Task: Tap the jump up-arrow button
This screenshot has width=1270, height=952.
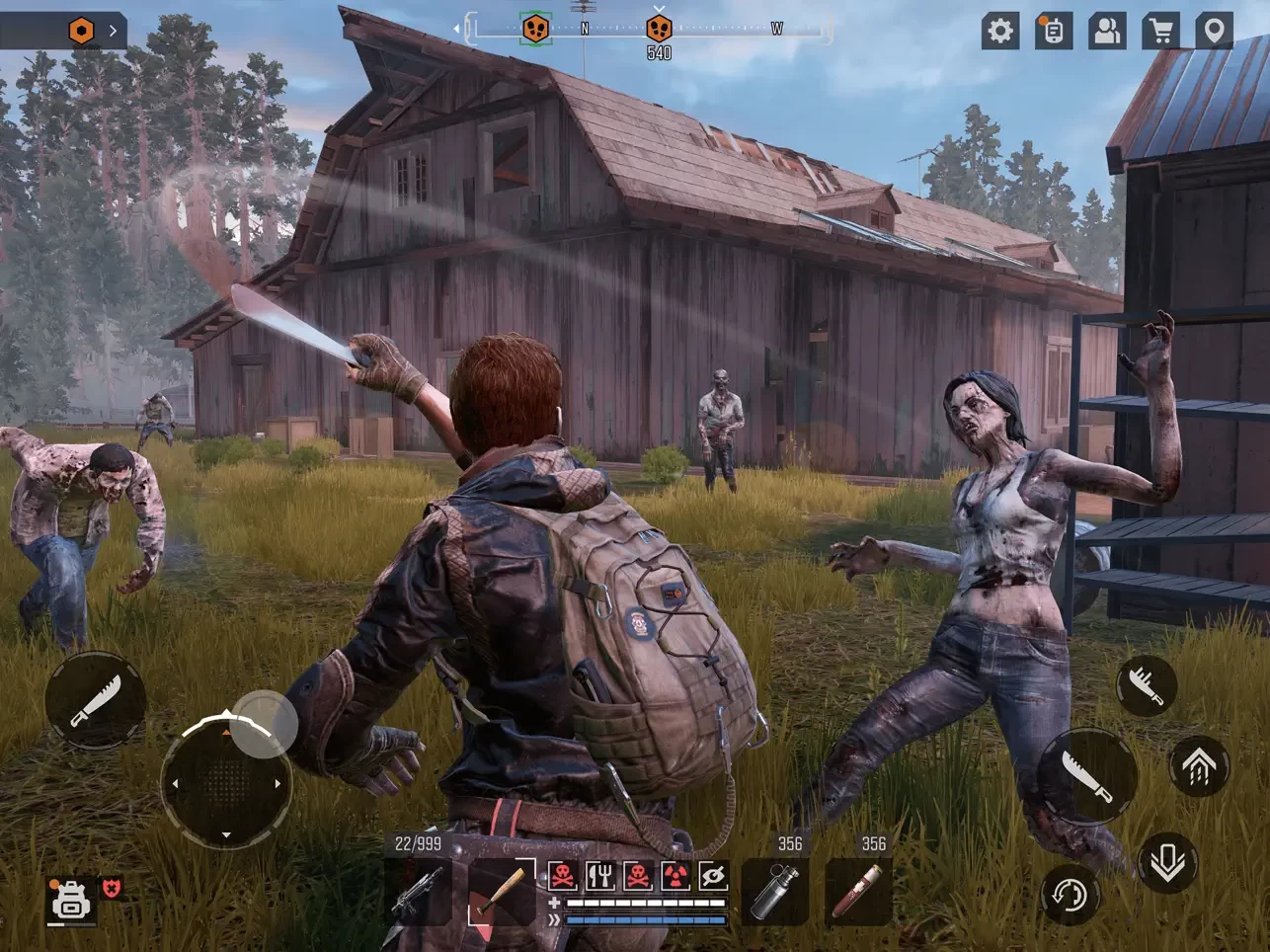Action: click(x=1199, y=766)
